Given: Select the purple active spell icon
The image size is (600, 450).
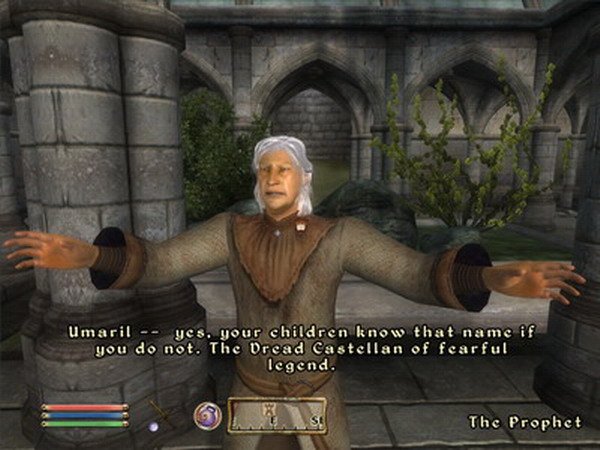Looking at the screenshot, I should pyautogui.click(x=207, y=415).
